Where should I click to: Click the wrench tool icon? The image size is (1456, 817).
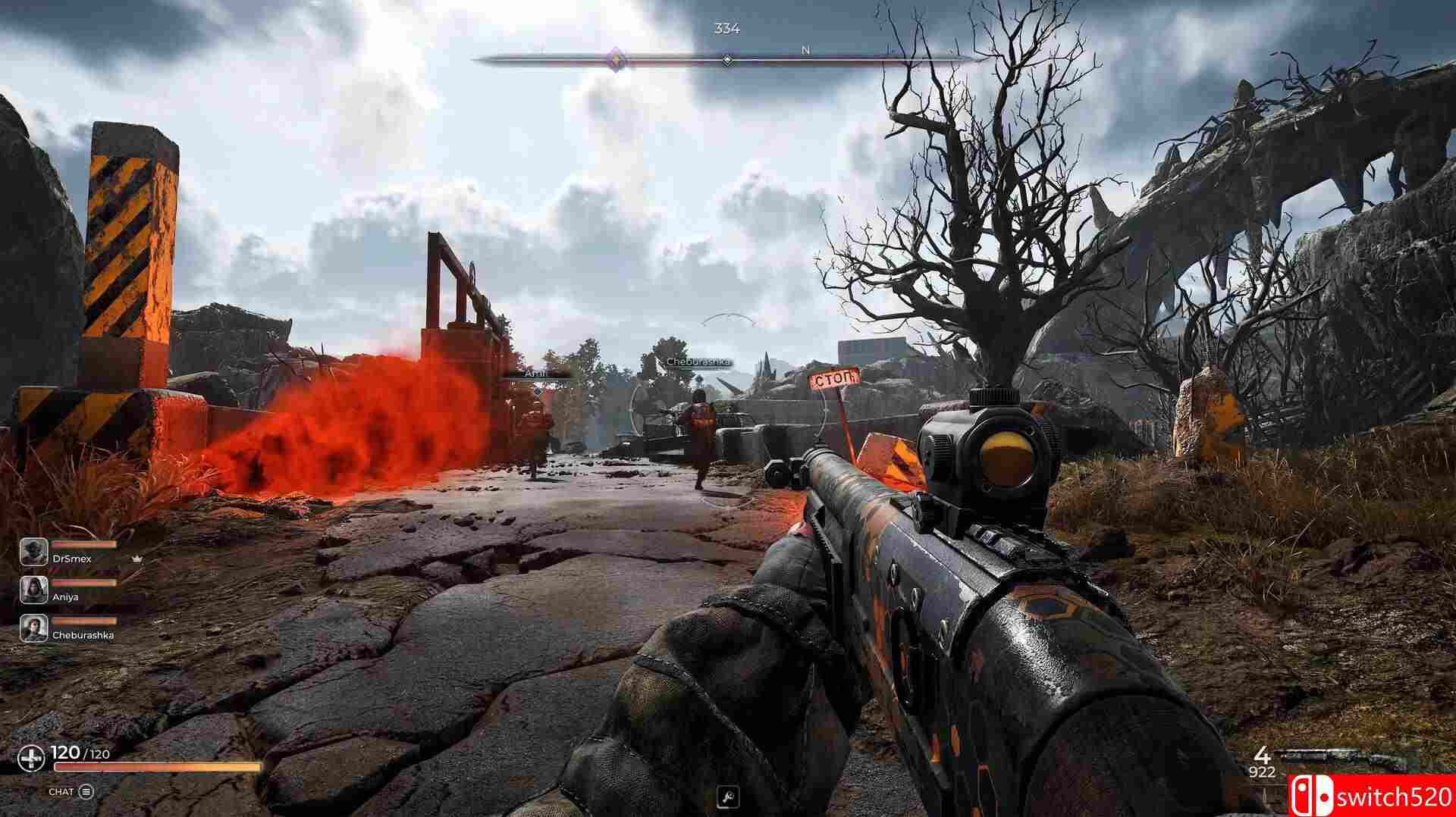click(727, 797)
